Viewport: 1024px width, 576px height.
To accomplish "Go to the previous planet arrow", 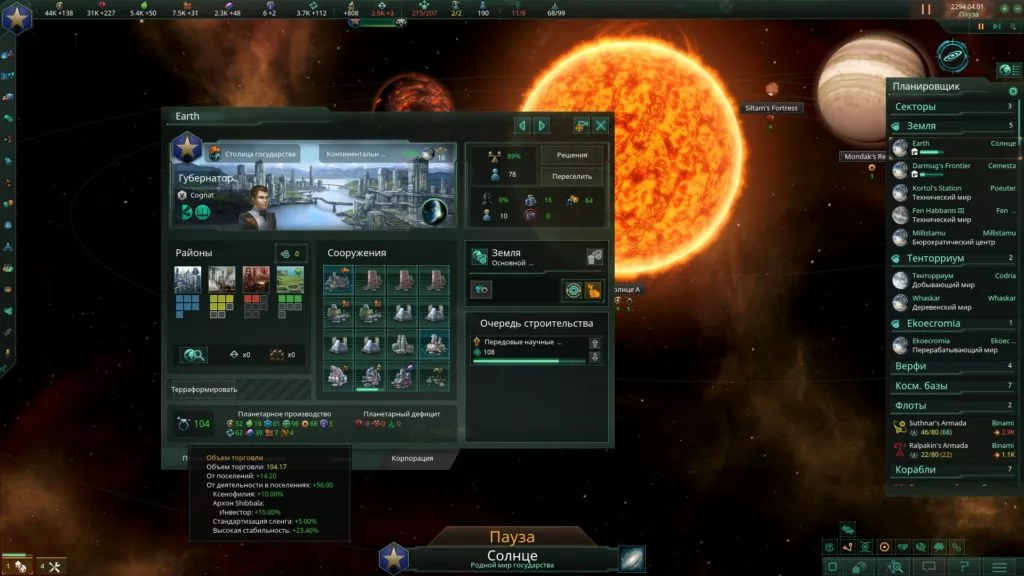I will 522,125.
